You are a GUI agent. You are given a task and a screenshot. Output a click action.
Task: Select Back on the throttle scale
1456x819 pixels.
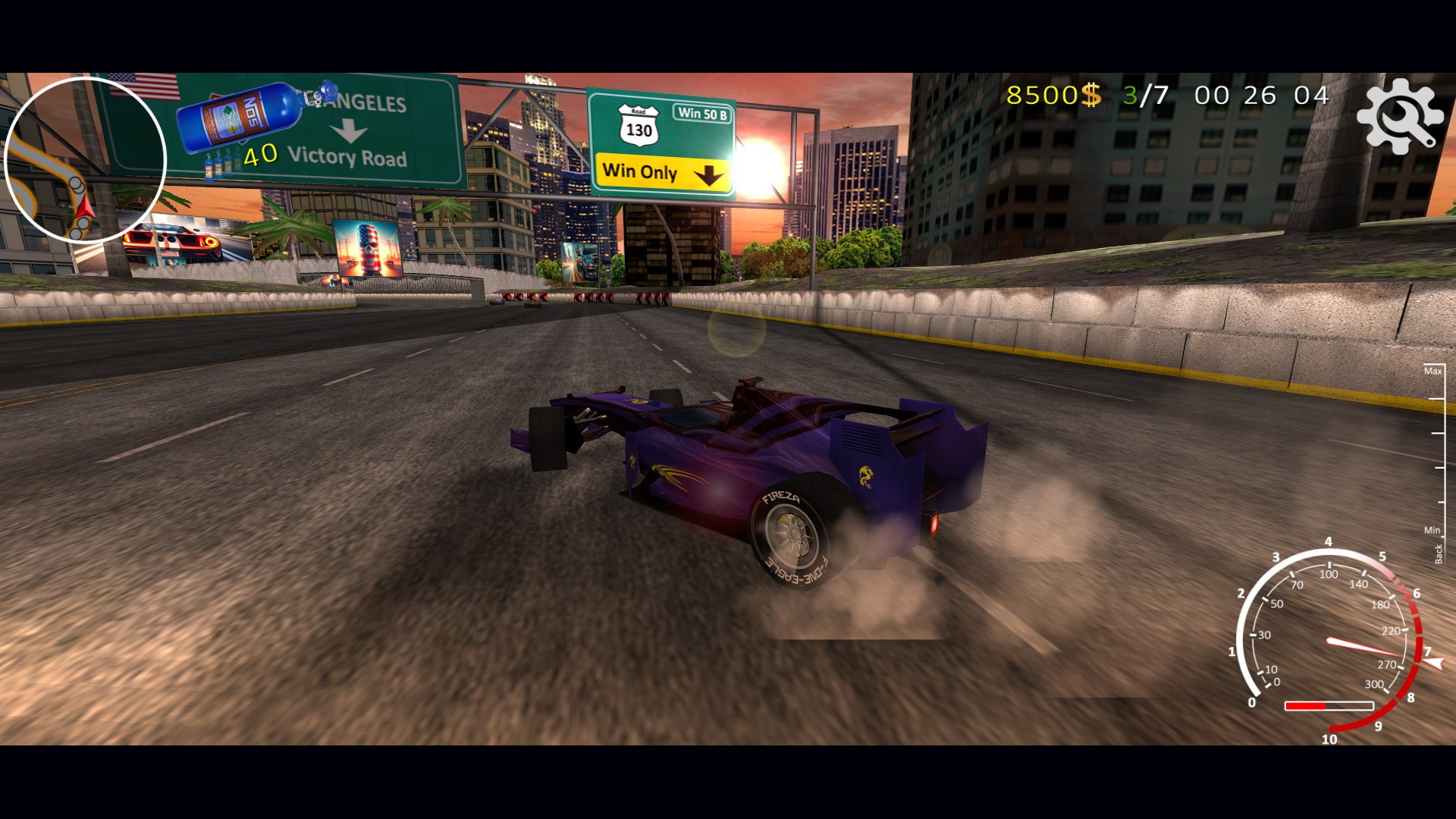1439,554
